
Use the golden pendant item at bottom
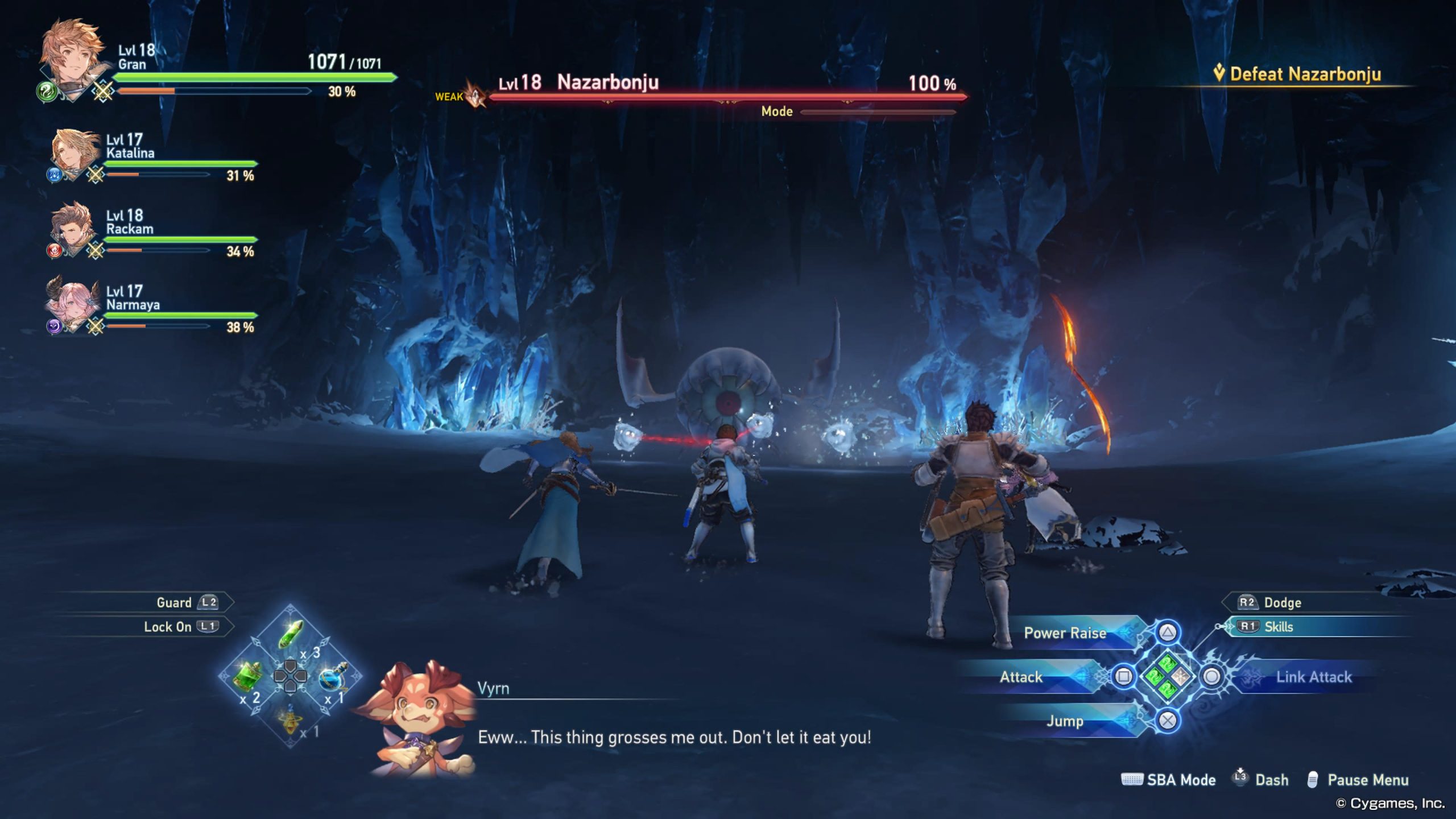click(x=290, y=719)
